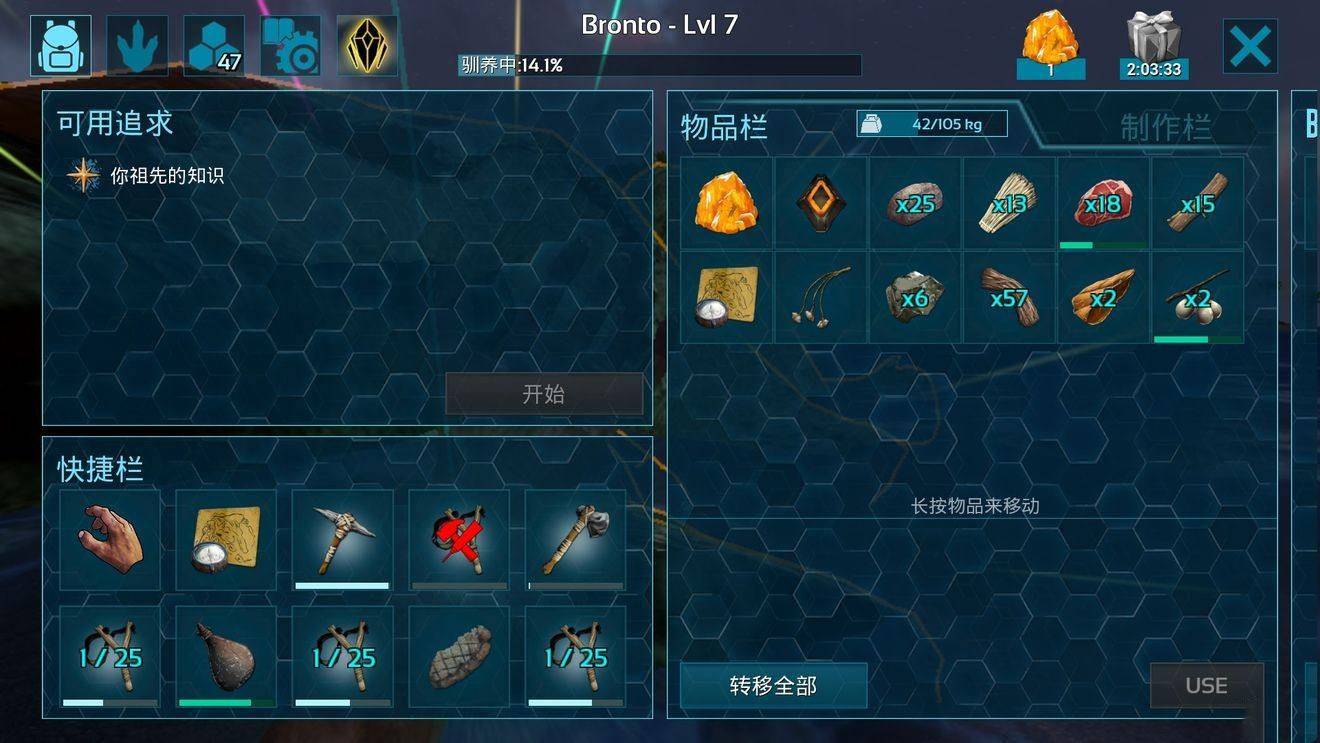
Task: Select the dinosaur footprint stats icon
Action: pyautogui.click(x=135, y=41)
